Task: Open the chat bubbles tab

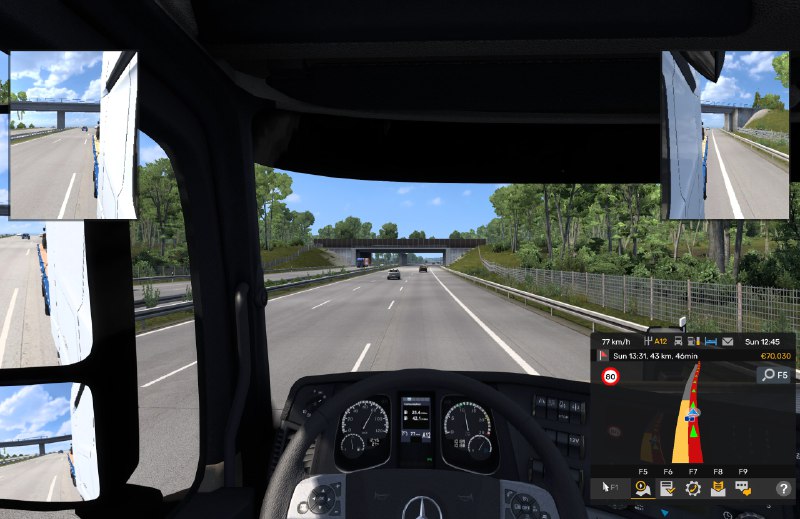Action: 743,489
